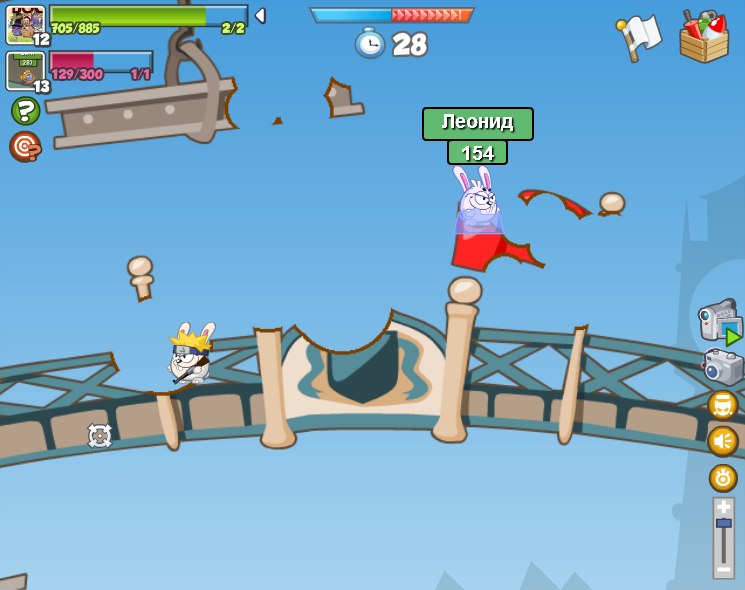Screen dimensions: 745x590
Task: Click the blue zoom slider handle
Action: (723, 523)
